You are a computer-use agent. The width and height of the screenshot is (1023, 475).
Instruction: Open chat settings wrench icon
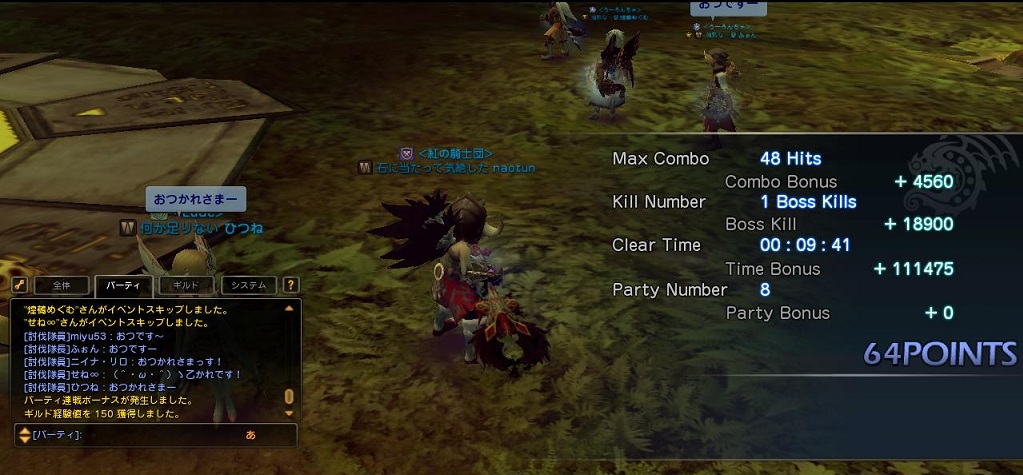click(17, 285)
